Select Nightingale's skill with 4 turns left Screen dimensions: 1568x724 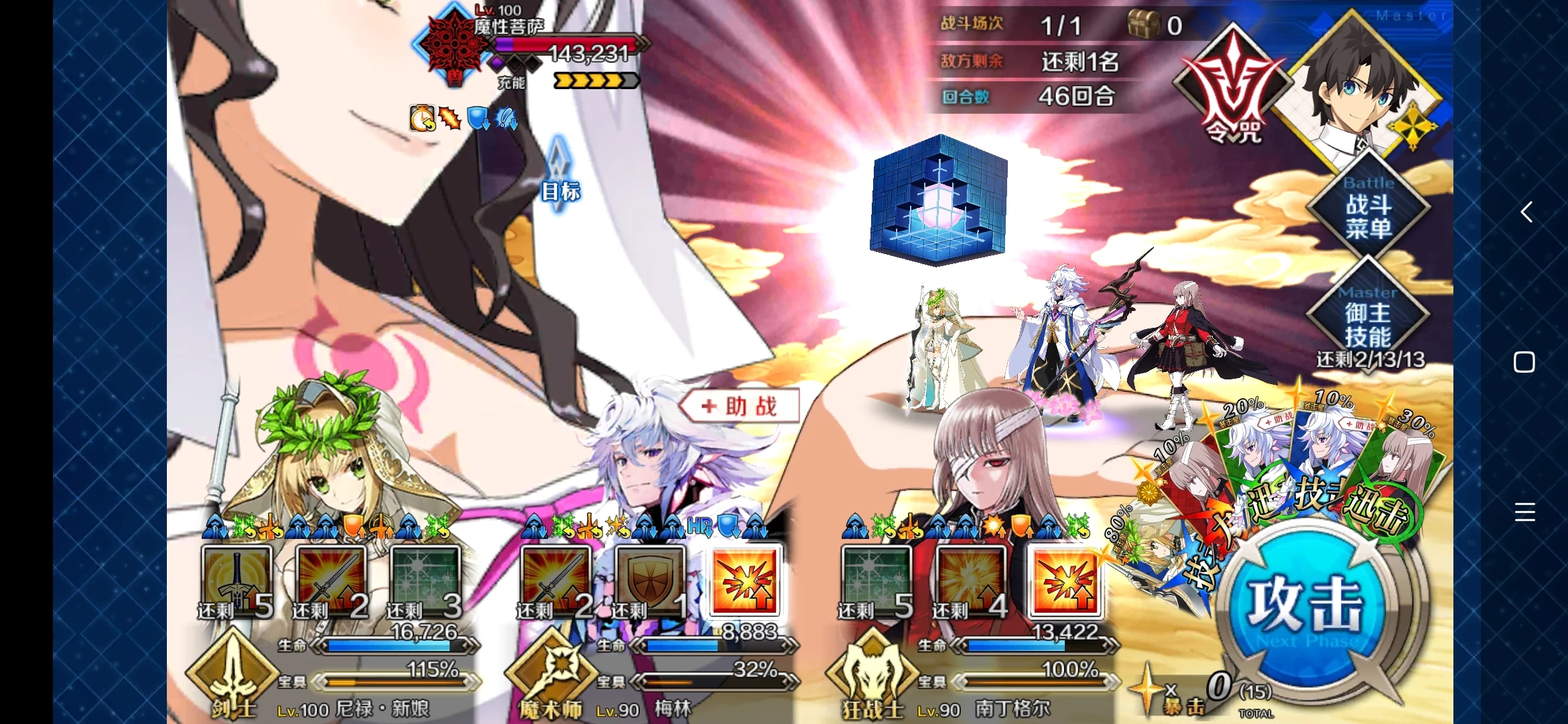(x=970, y=581)
